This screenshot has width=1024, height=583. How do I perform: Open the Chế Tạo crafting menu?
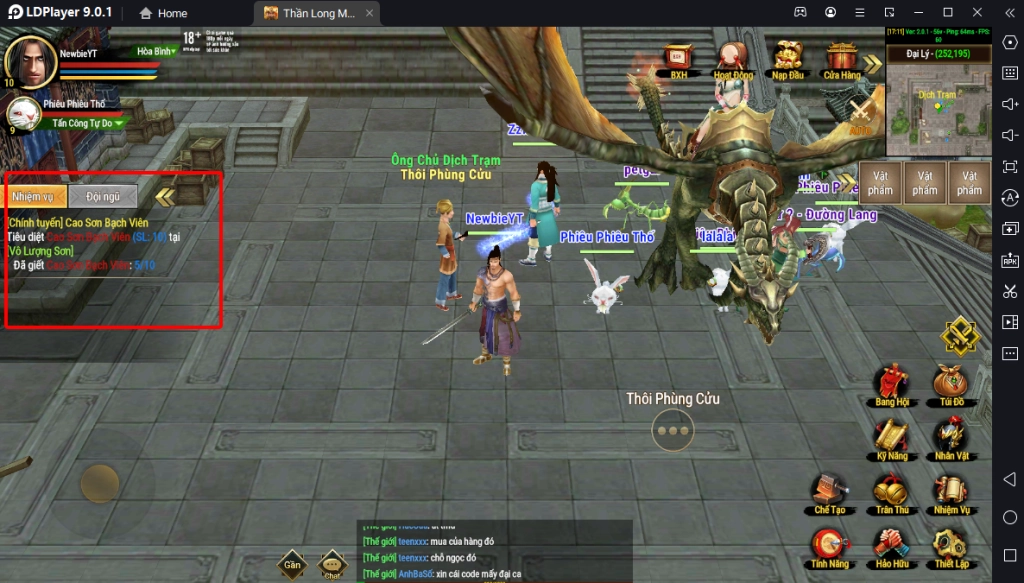pyautogui.click(x=829, y=494)
